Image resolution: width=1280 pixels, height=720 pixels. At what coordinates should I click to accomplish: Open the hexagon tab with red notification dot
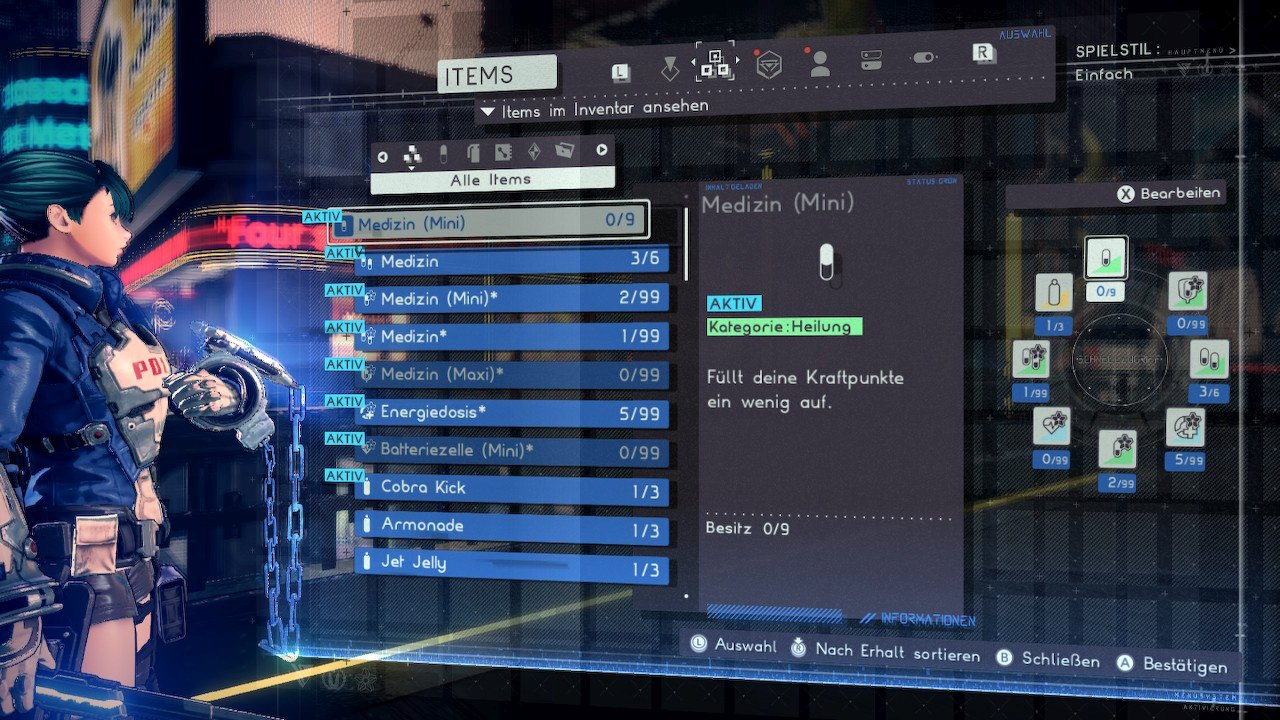pos(768,66)
